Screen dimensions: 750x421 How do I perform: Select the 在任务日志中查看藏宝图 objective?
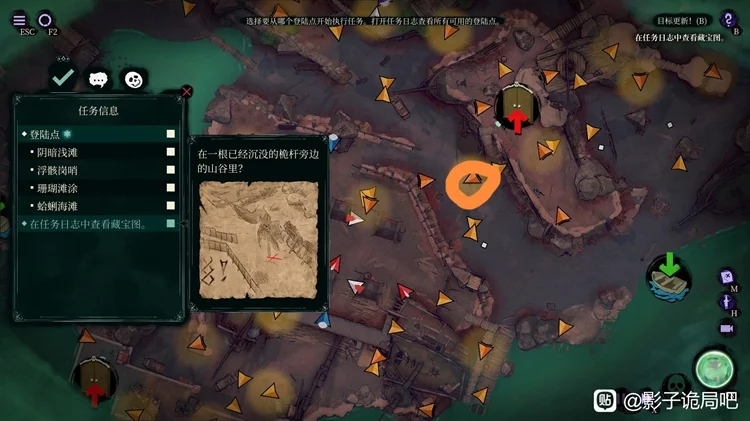pos(97,224)
